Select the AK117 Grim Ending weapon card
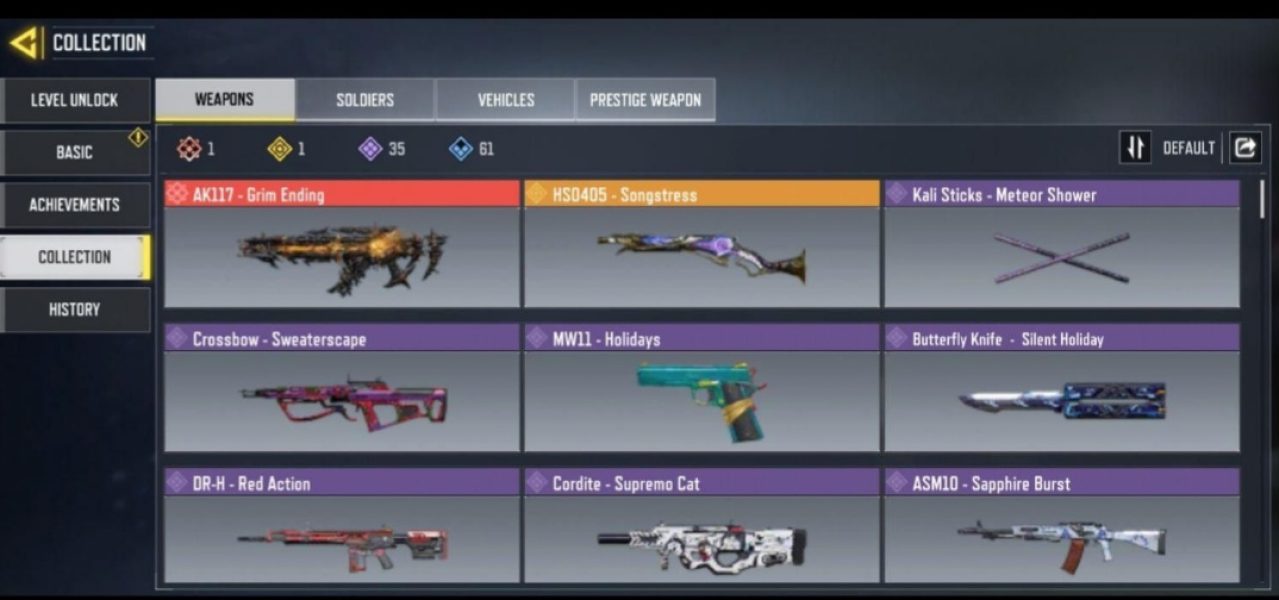Image resolution: width=1279 pixels, height=600 pixels. point(342,245)
